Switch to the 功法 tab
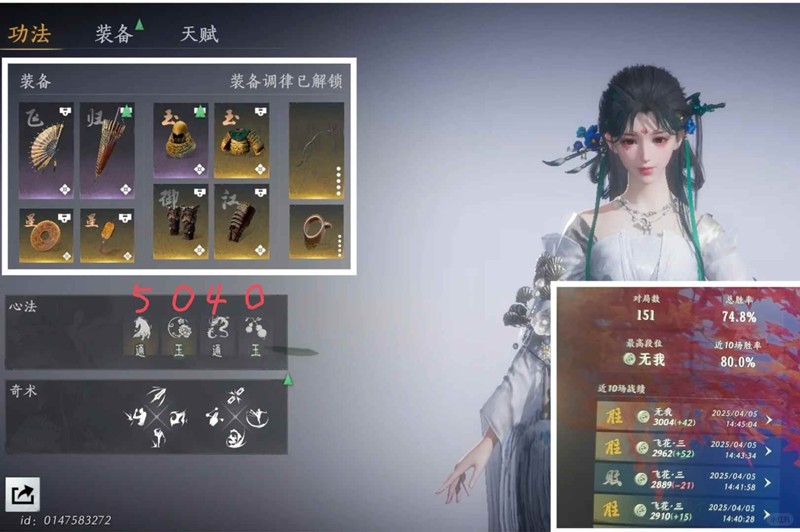 (x=30, y=33)
